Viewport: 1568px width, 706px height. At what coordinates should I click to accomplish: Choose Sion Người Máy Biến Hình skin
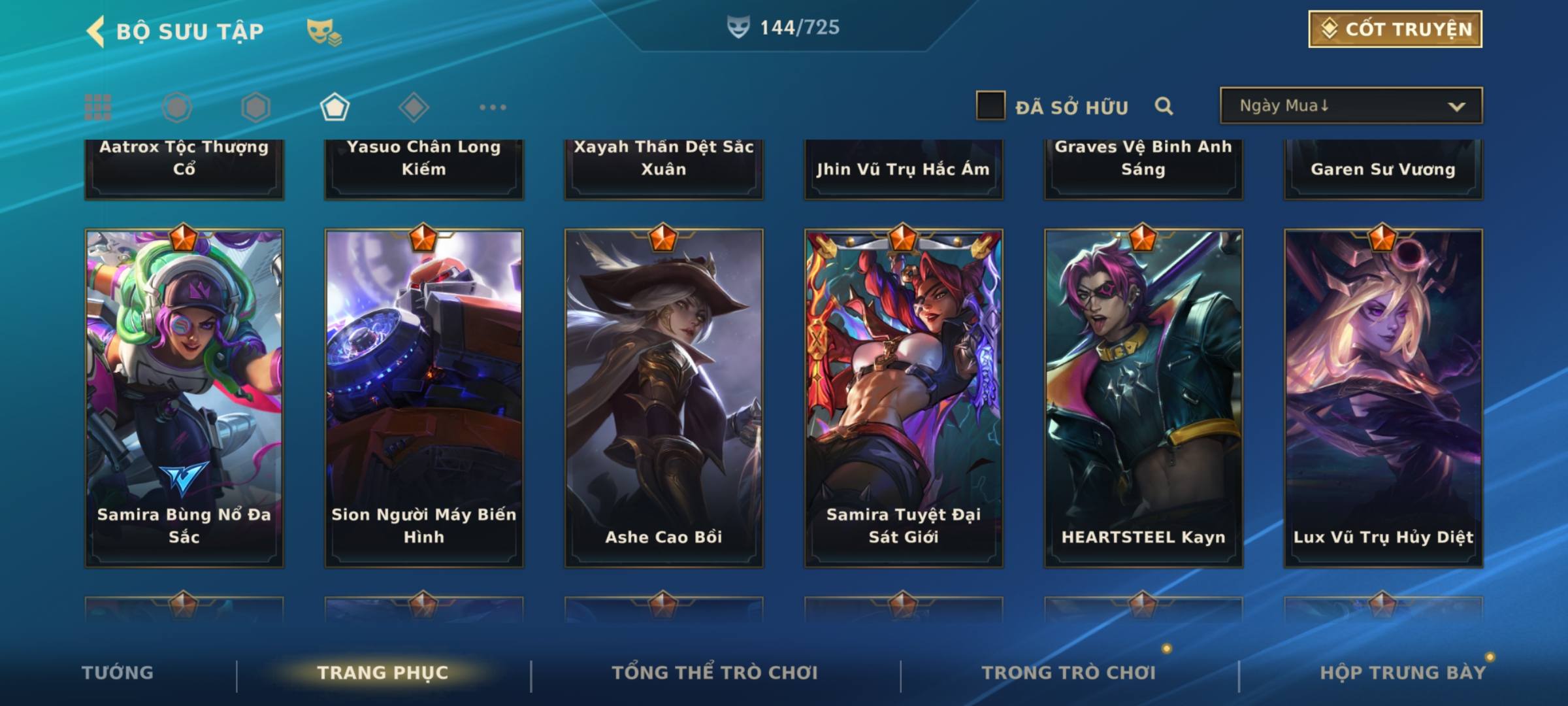[x=424, y=397]
